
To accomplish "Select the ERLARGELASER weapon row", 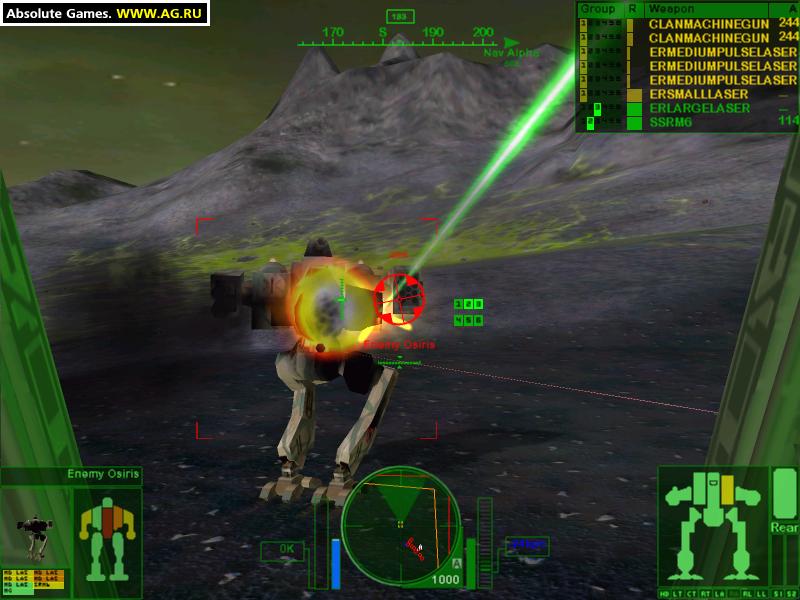I will [x=699, y=108].
